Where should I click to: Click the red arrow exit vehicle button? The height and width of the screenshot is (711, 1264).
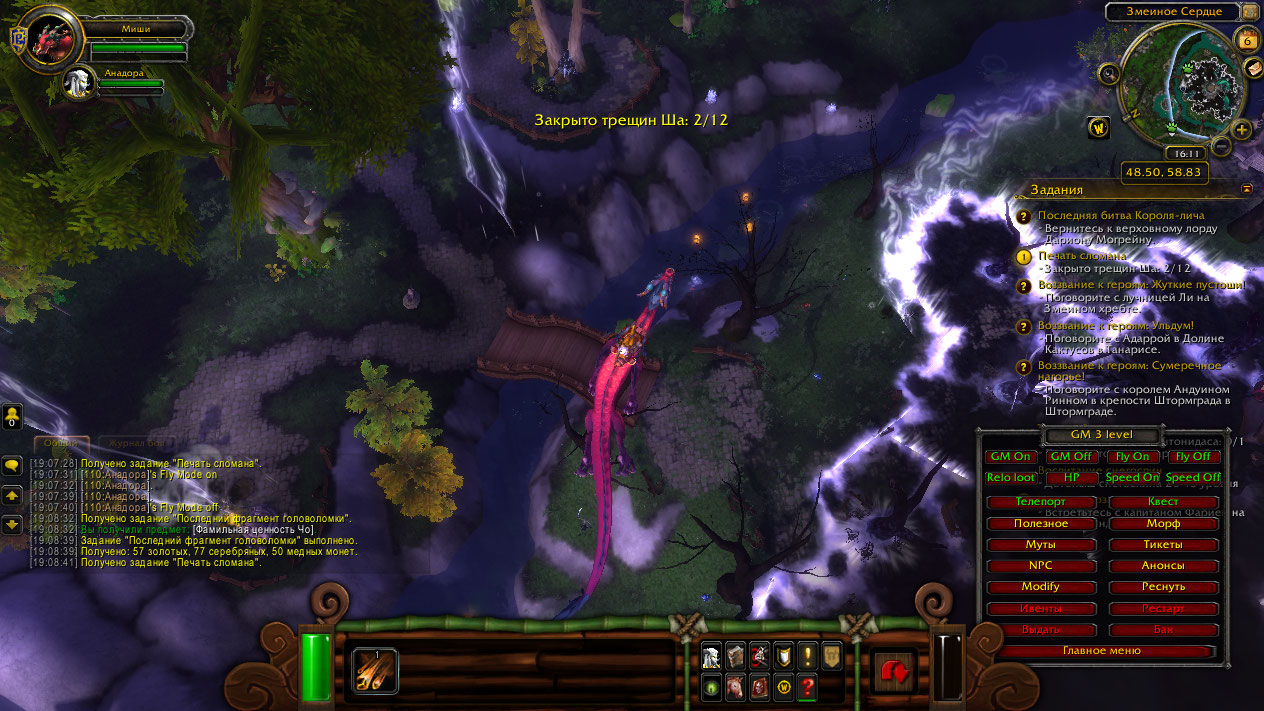point(892,670)
